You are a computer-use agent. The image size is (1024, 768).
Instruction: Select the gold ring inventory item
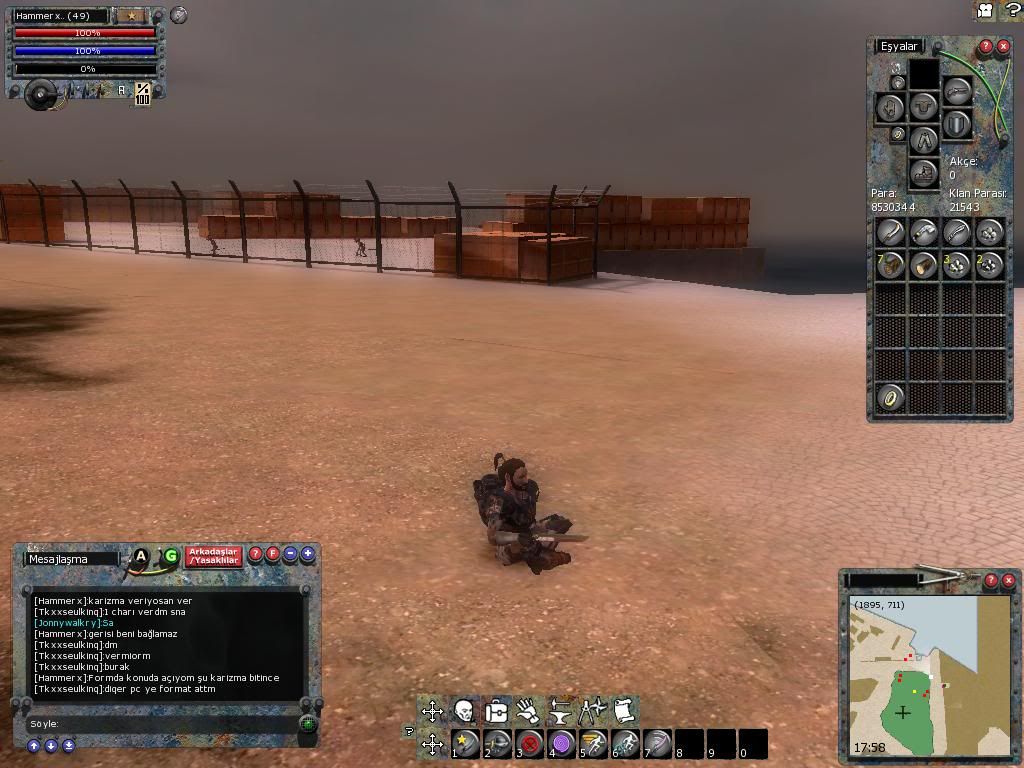pos(890,397)
